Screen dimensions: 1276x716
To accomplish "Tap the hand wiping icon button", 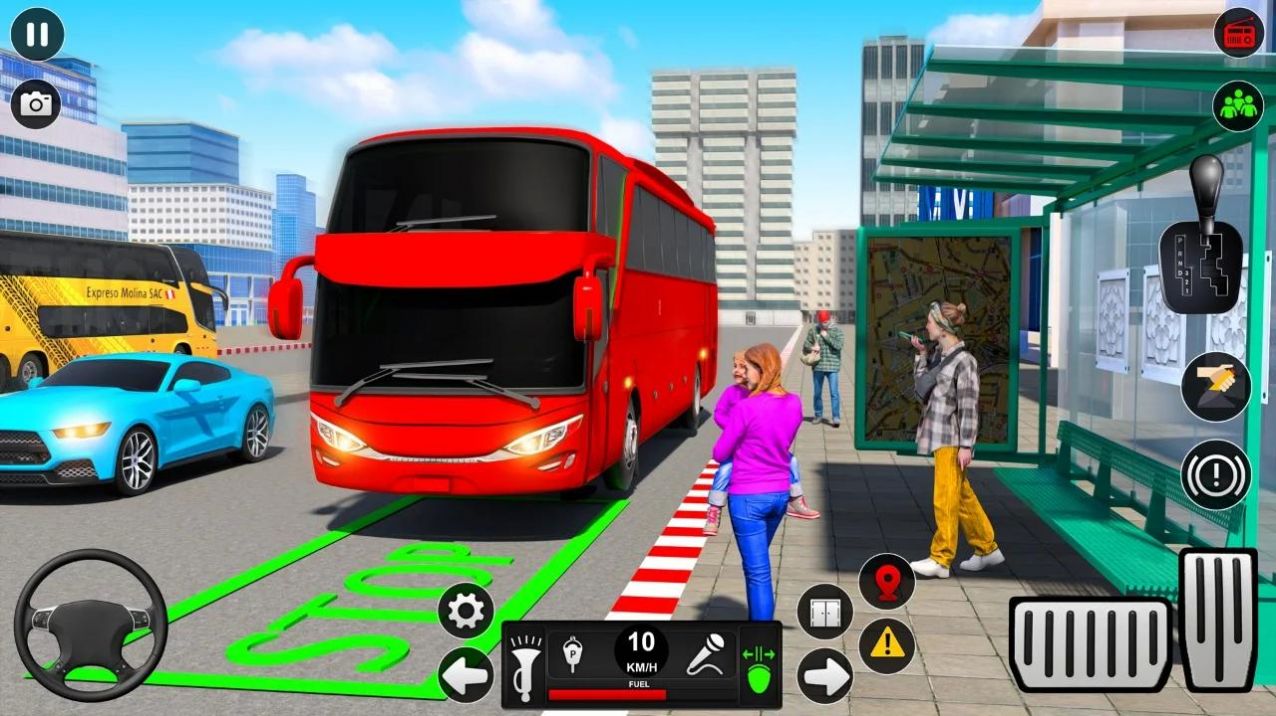I will pyautogui.click(x=1215, y=387).
